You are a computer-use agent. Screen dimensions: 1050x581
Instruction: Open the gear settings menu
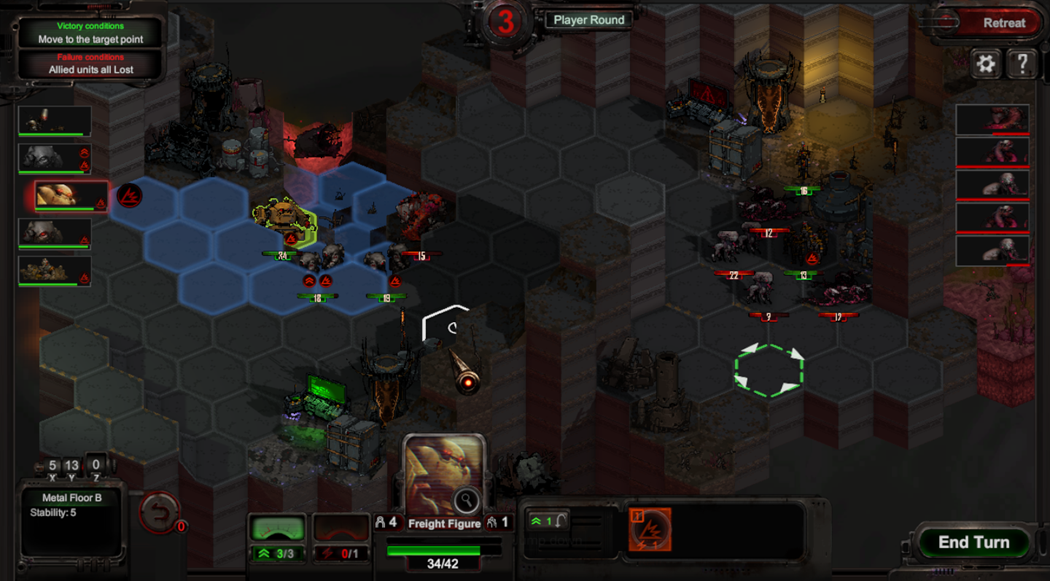[986, 64]
